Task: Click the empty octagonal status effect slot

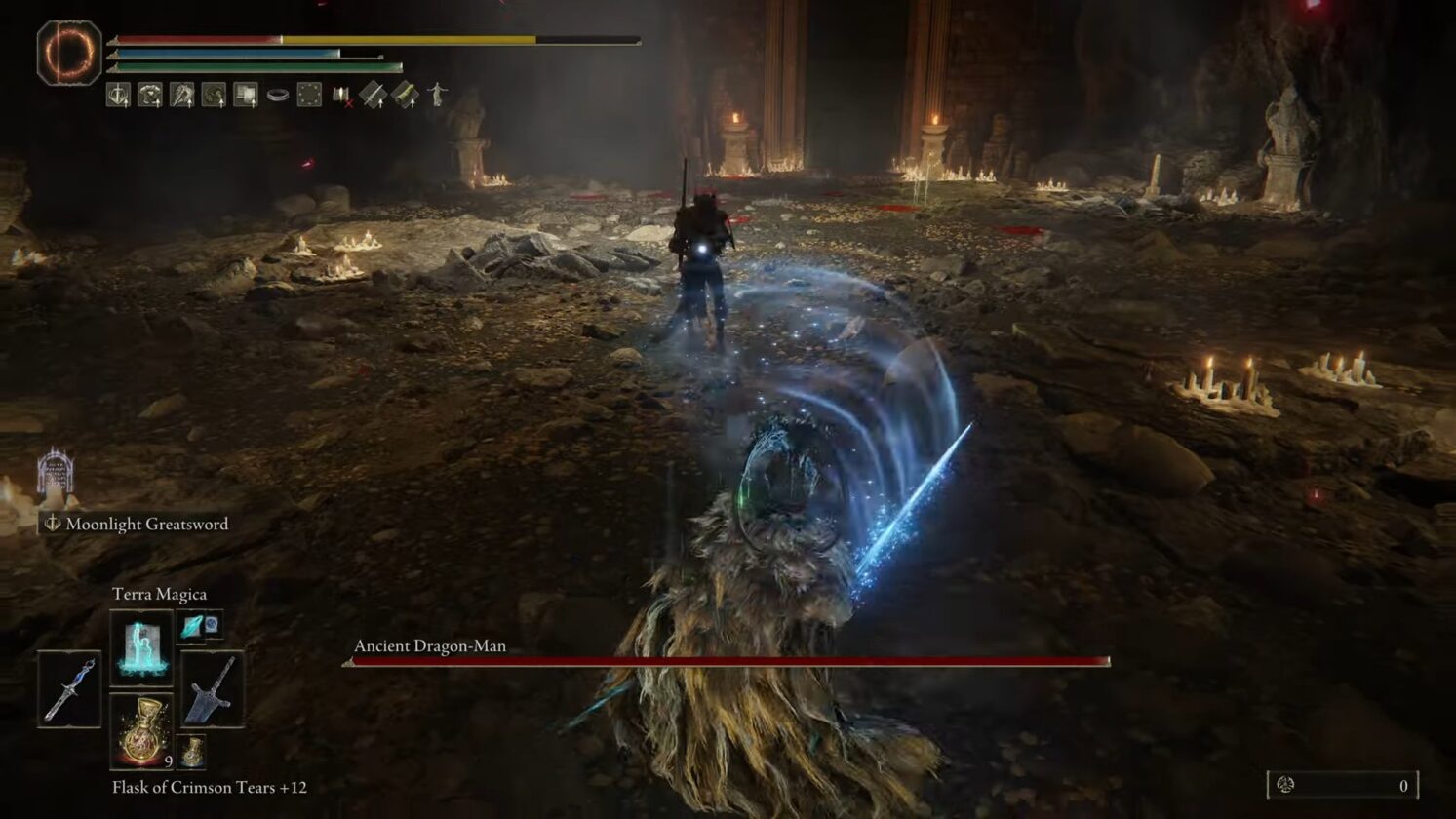Action: tap(309, 94)
